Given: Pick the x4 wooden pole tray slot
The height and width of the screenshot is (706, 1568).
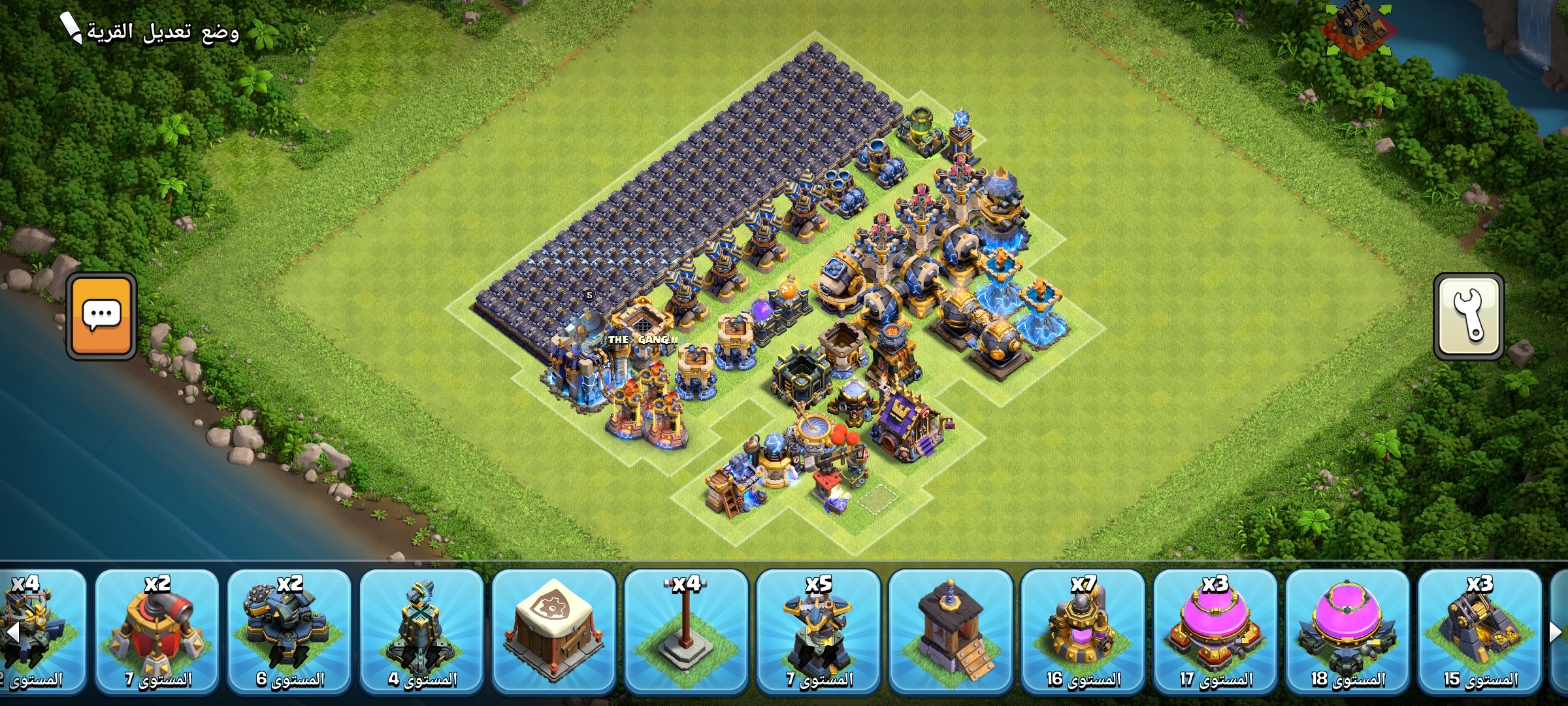Looking at the screenshot, I should (686, 631).
